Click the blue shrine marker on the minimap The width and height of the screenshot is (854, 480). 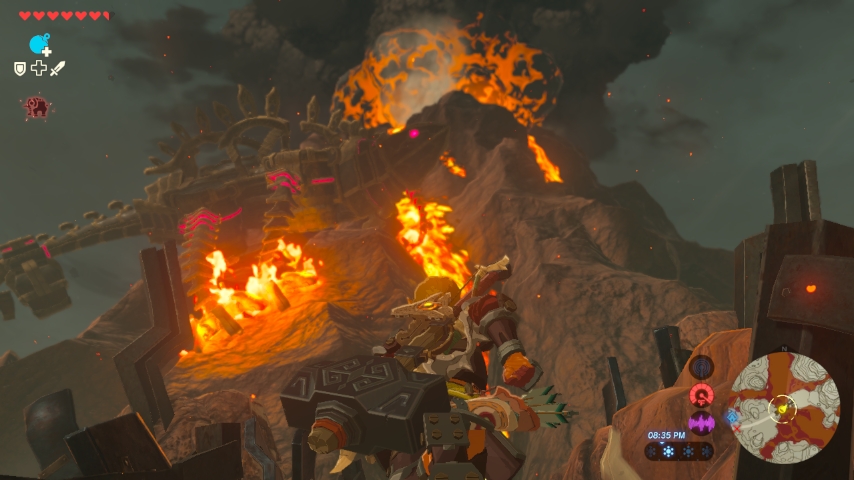pos(732,418)
